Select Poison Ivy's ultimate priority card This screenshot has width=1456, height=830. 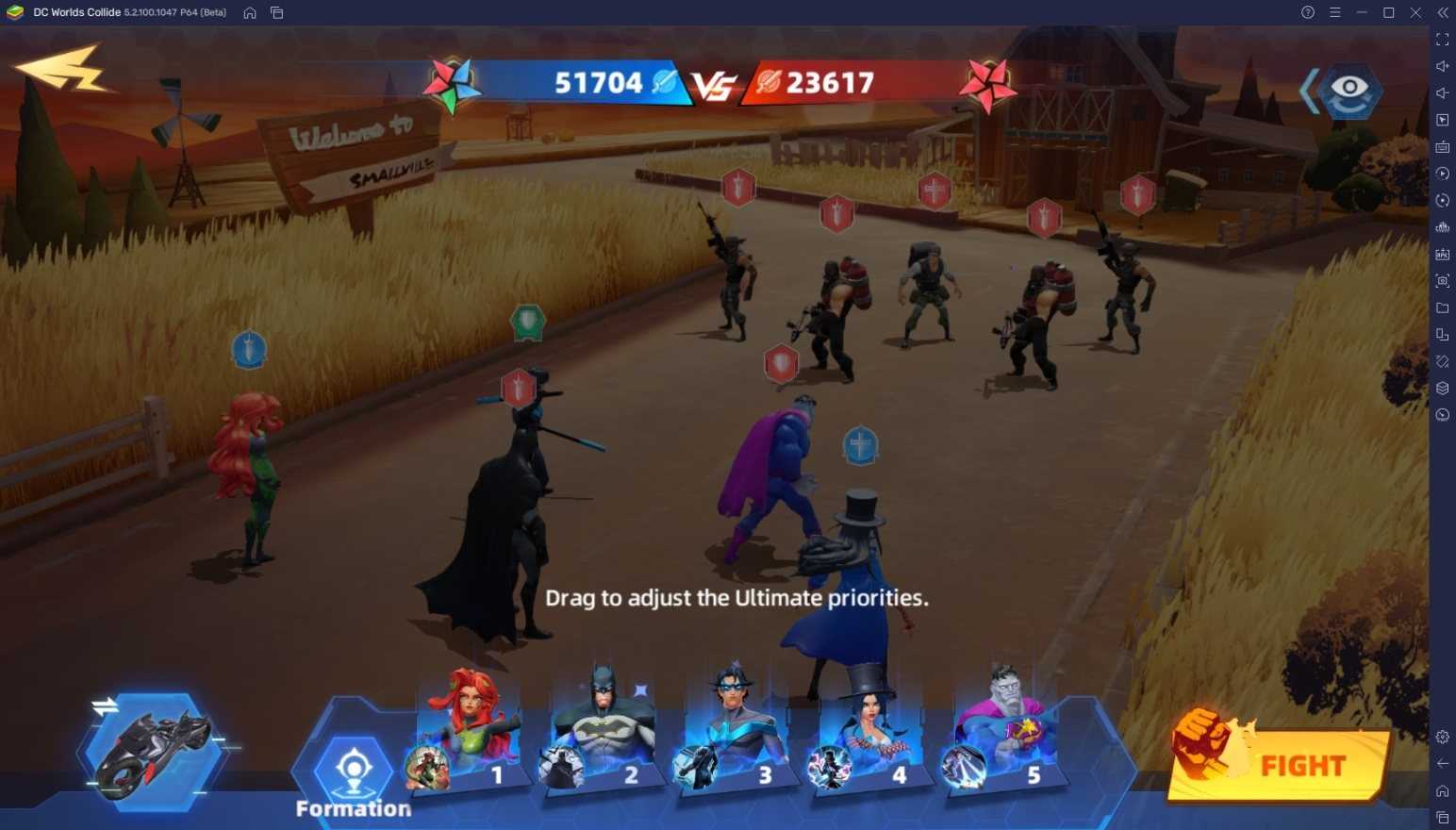point(468,731)
